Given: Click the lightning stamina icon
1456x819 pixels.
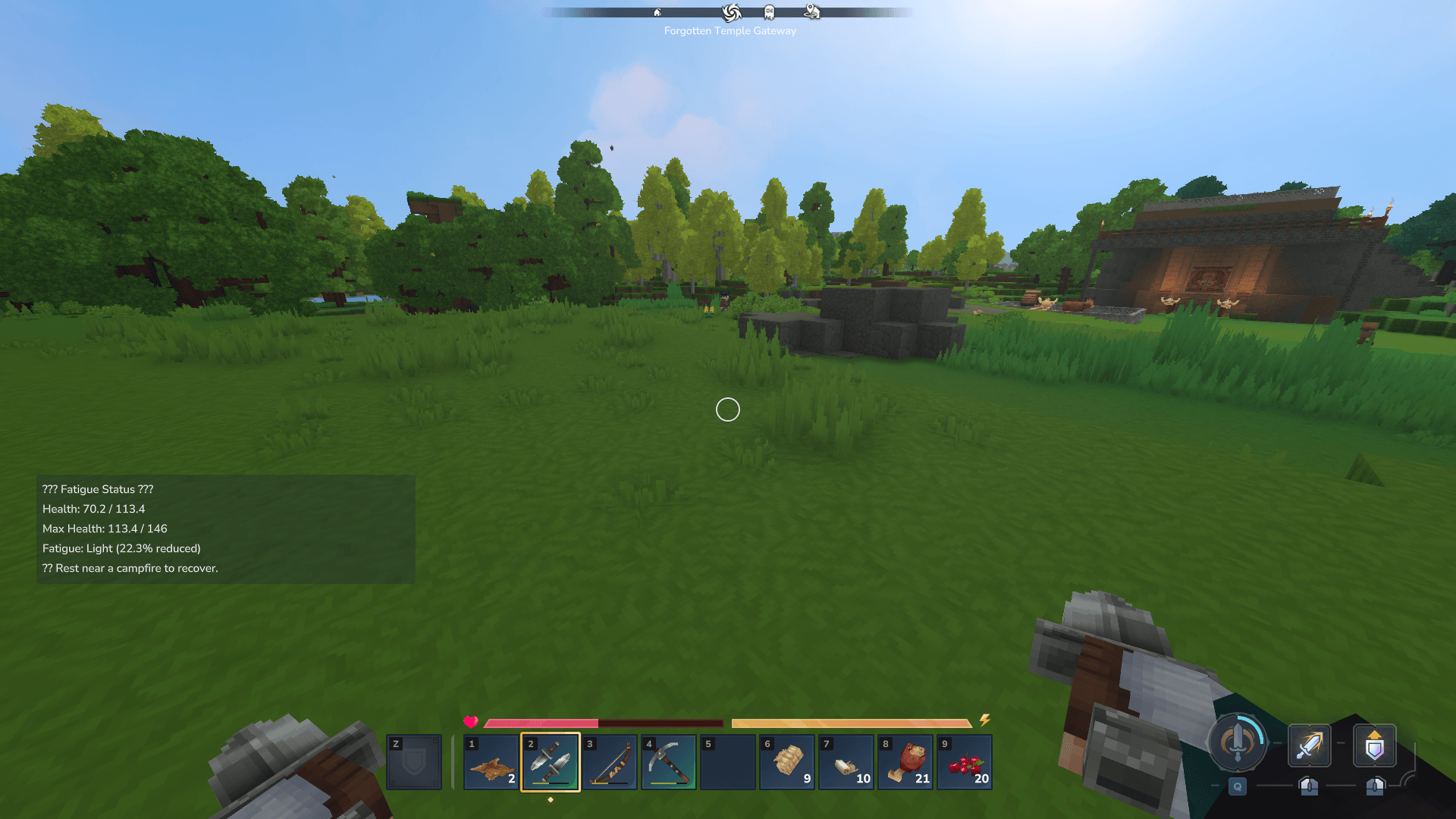Looking at the screenshot, I should click(986, 719).
